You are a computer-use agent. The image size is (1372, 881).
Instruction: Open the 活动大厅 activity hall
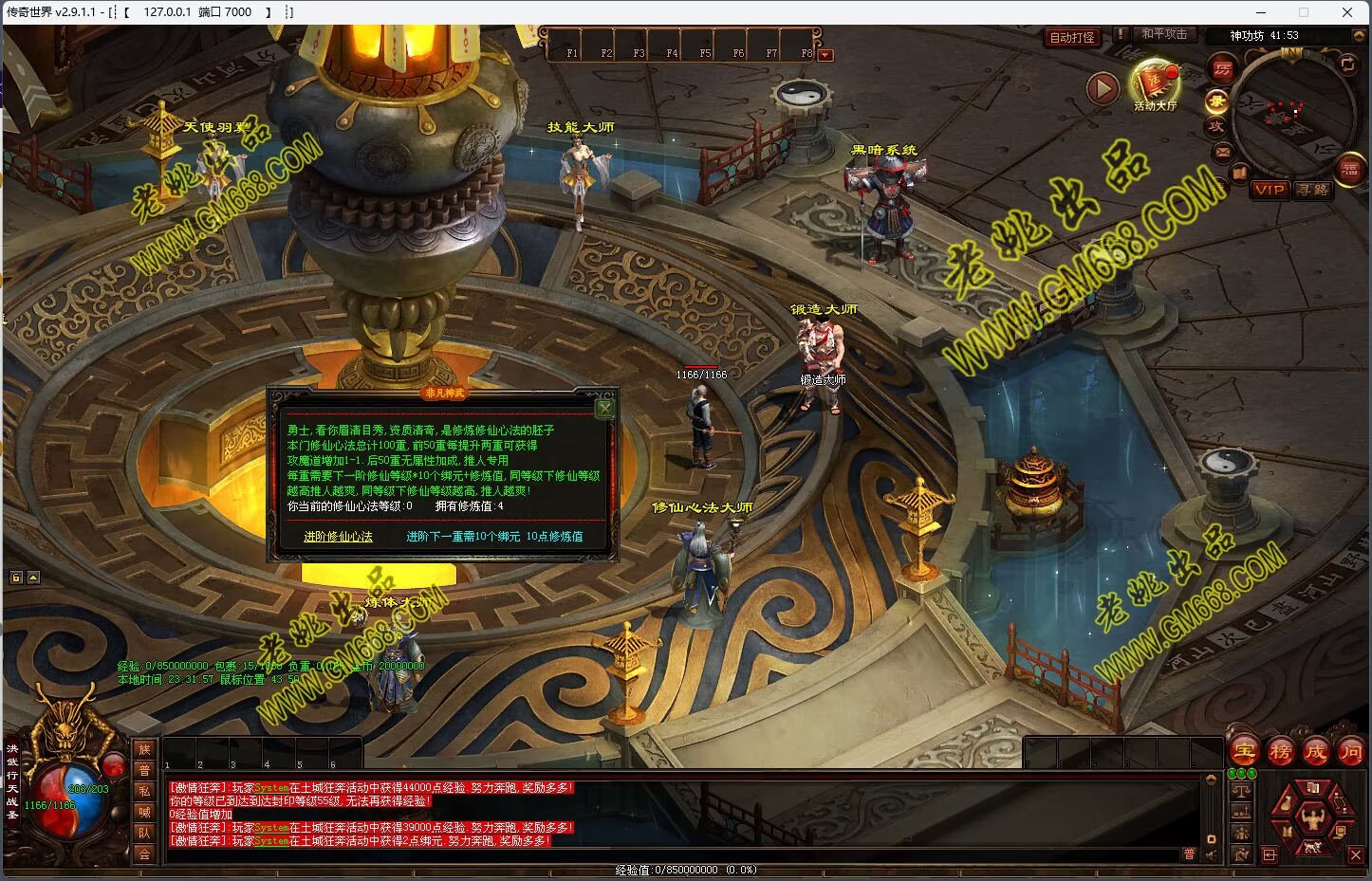tap(1154, 83)
